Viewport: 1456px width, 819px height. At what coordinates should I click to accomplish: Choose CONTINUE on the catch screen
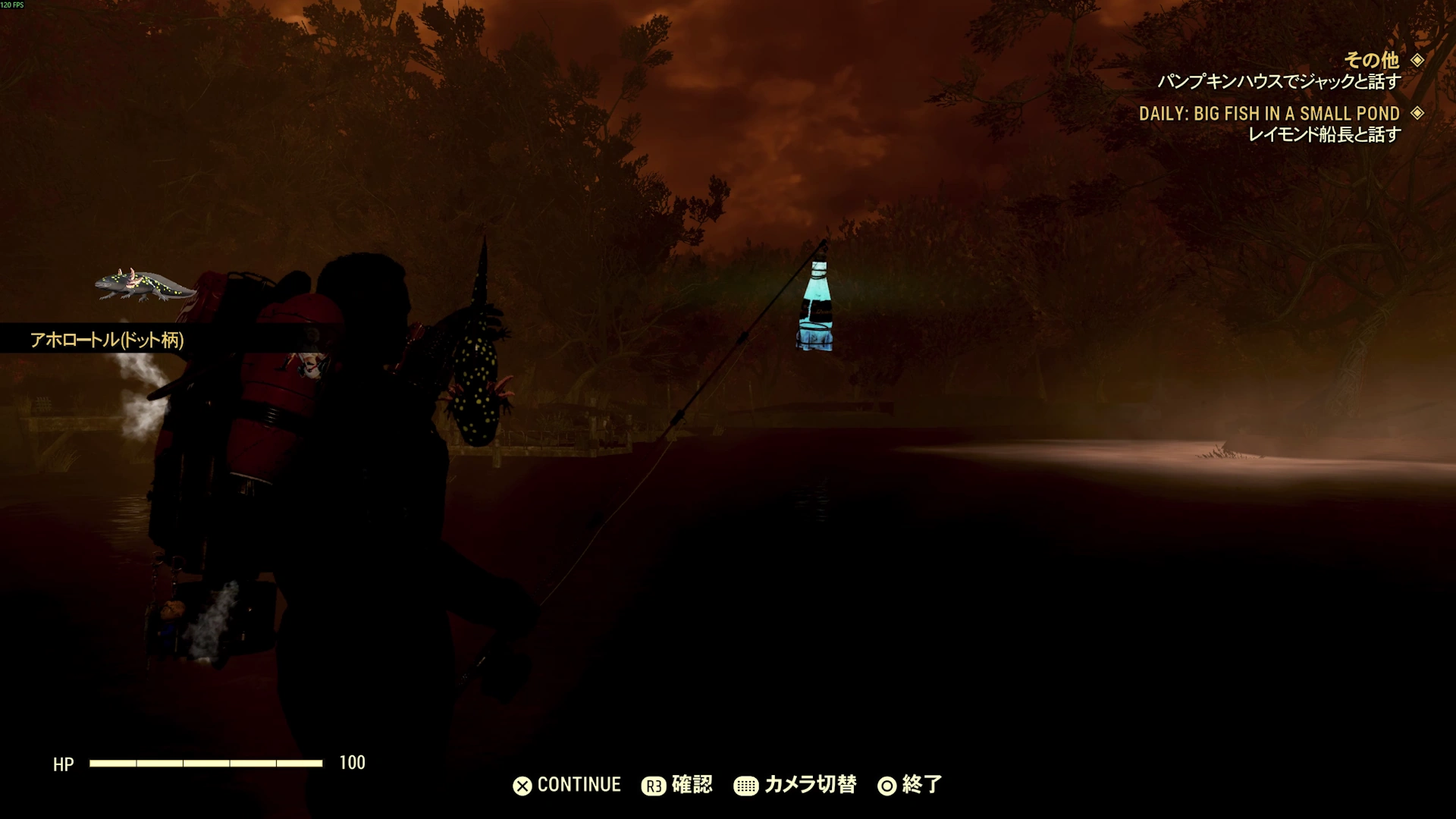pos(567,785)
